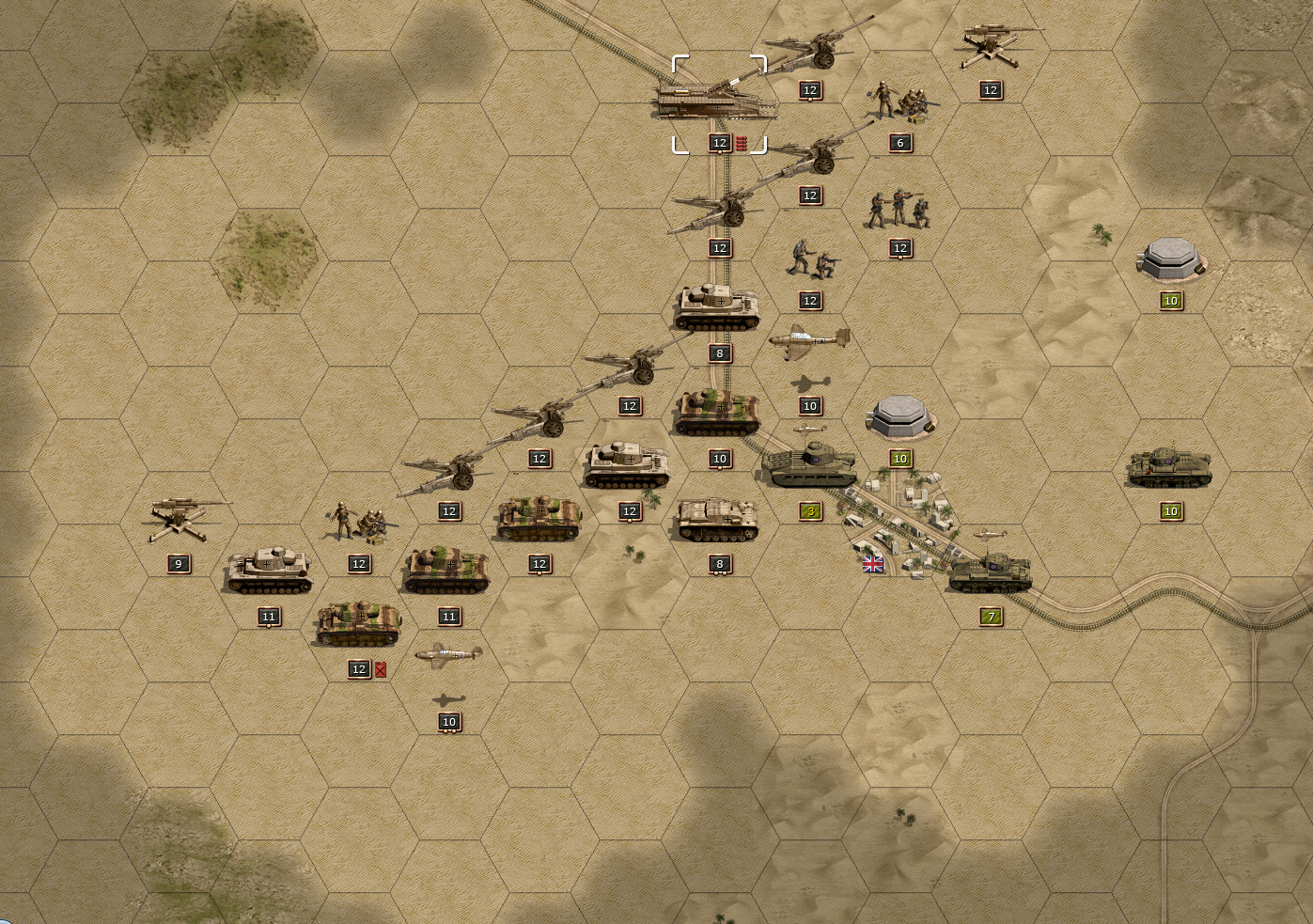
Task: Select the British tank with strength 7
Action: [990, 572]
